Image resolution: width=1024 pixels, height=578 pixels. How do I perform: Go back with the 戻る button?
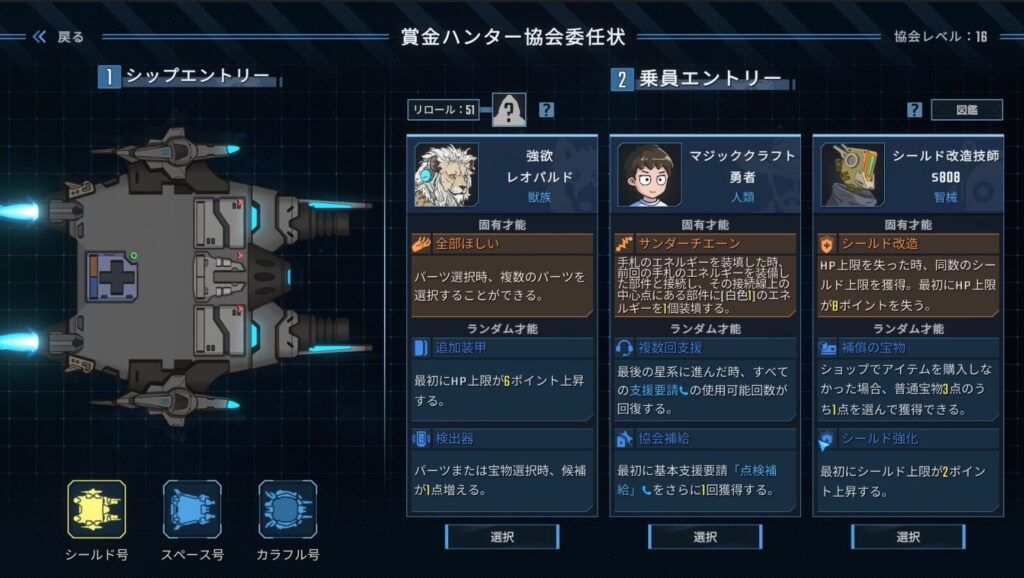click(x=58, y=37)
